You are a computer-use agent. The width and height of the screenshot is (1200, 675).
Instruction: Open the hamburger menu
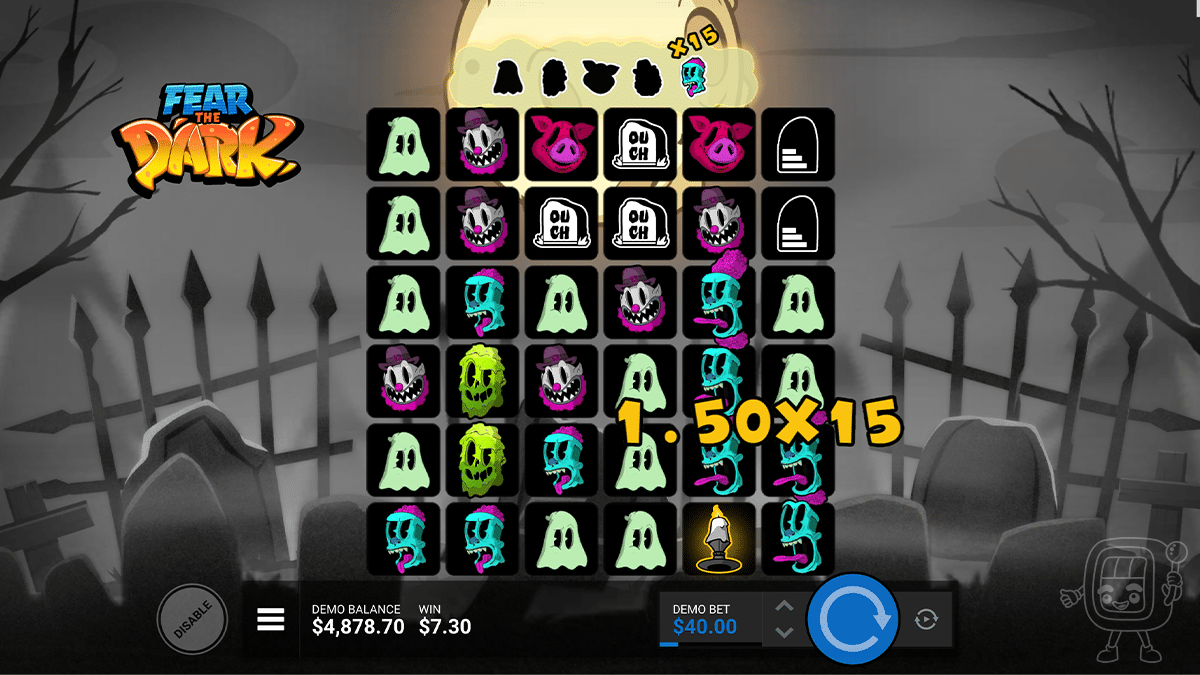(x=271, y=621)
